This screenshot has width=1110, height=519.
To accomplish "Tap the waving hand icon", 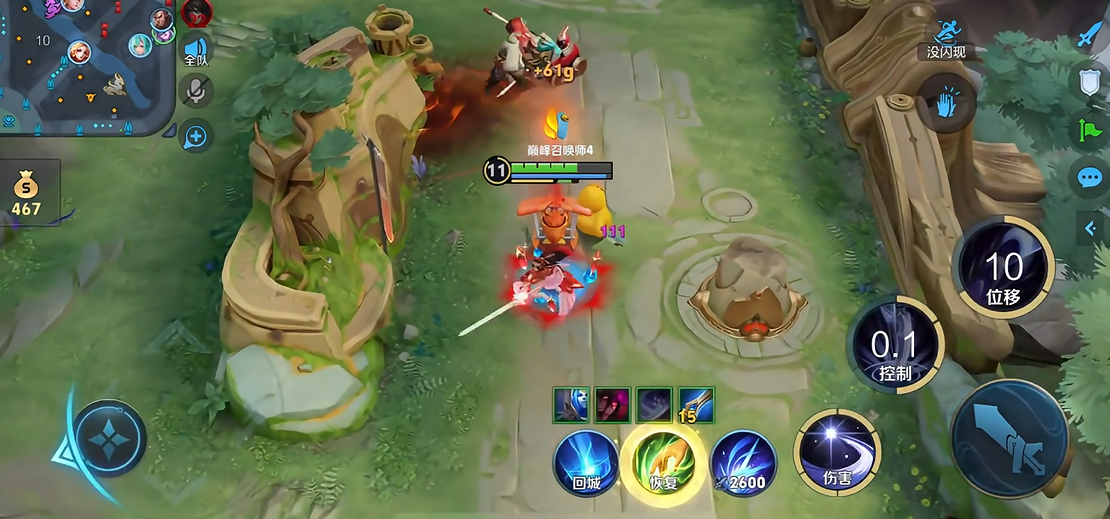I will coord(948,103).
